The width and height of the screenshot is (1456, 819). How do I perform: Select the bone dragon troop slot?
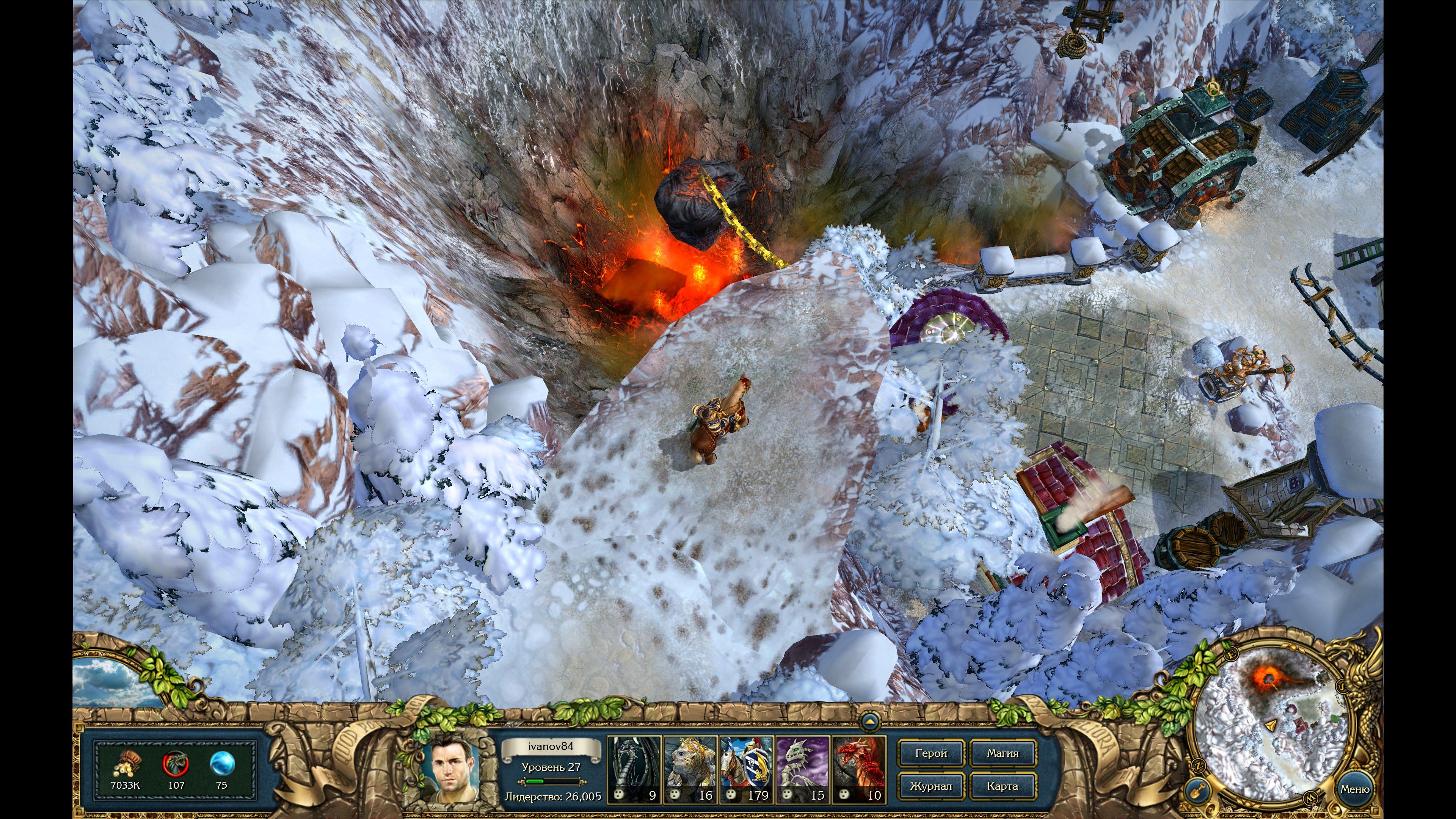[x=803, y=769]
